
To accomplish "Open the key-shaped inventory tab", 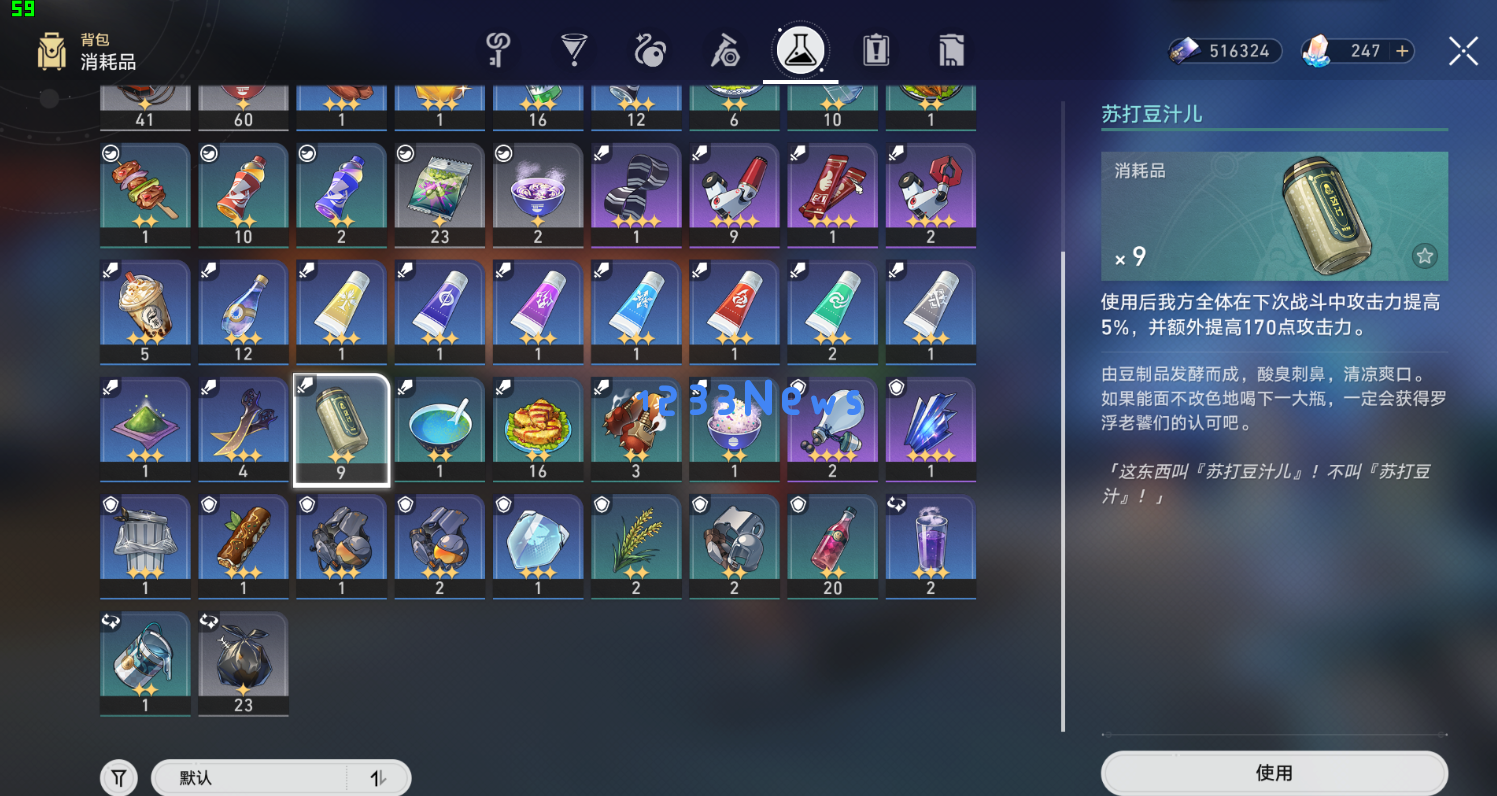I will click(497, 50).
